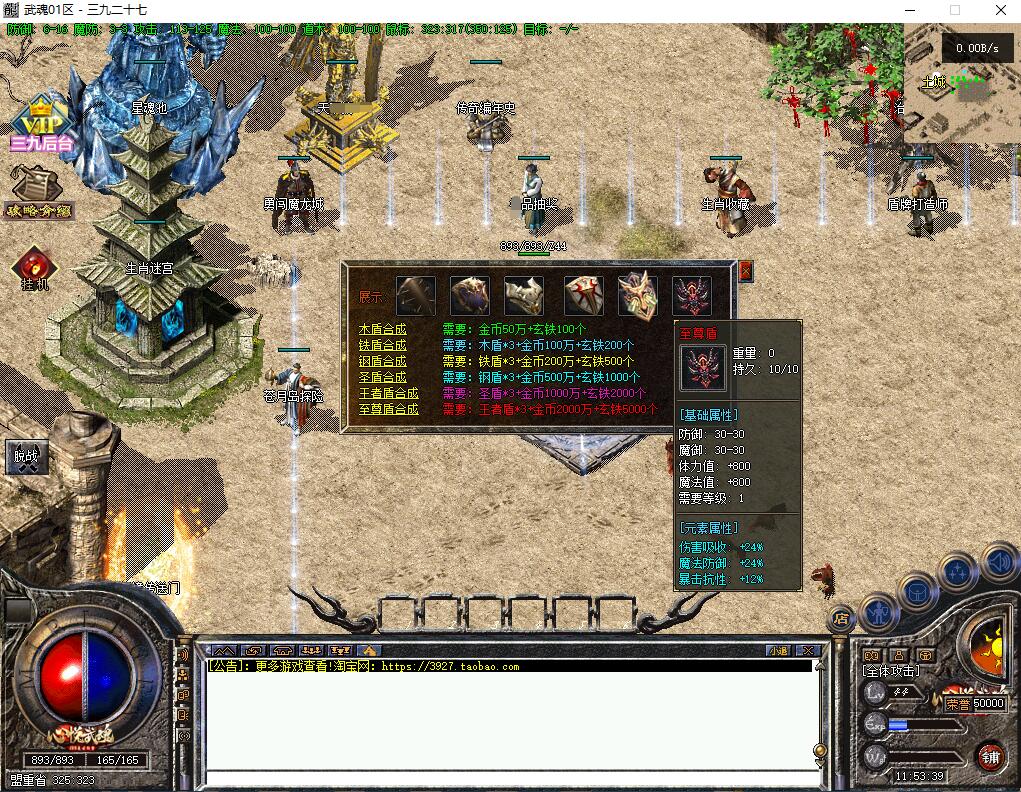Click the red 铺 stall button
Viewport: 1021px width, 792px height.
tap(990, 755)
